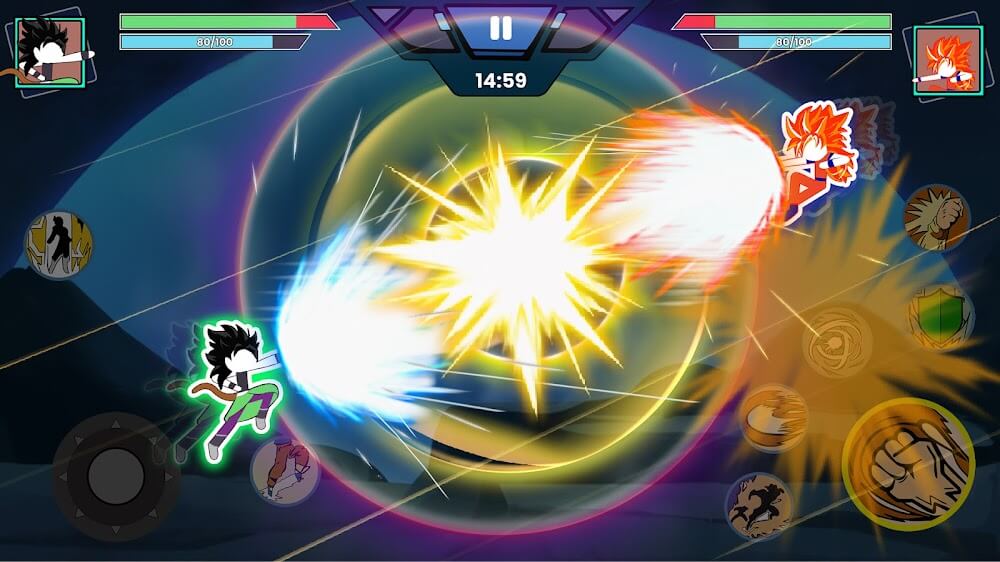
Task: Activate the green shield guard skill
Action: click(x=940, y=317)
